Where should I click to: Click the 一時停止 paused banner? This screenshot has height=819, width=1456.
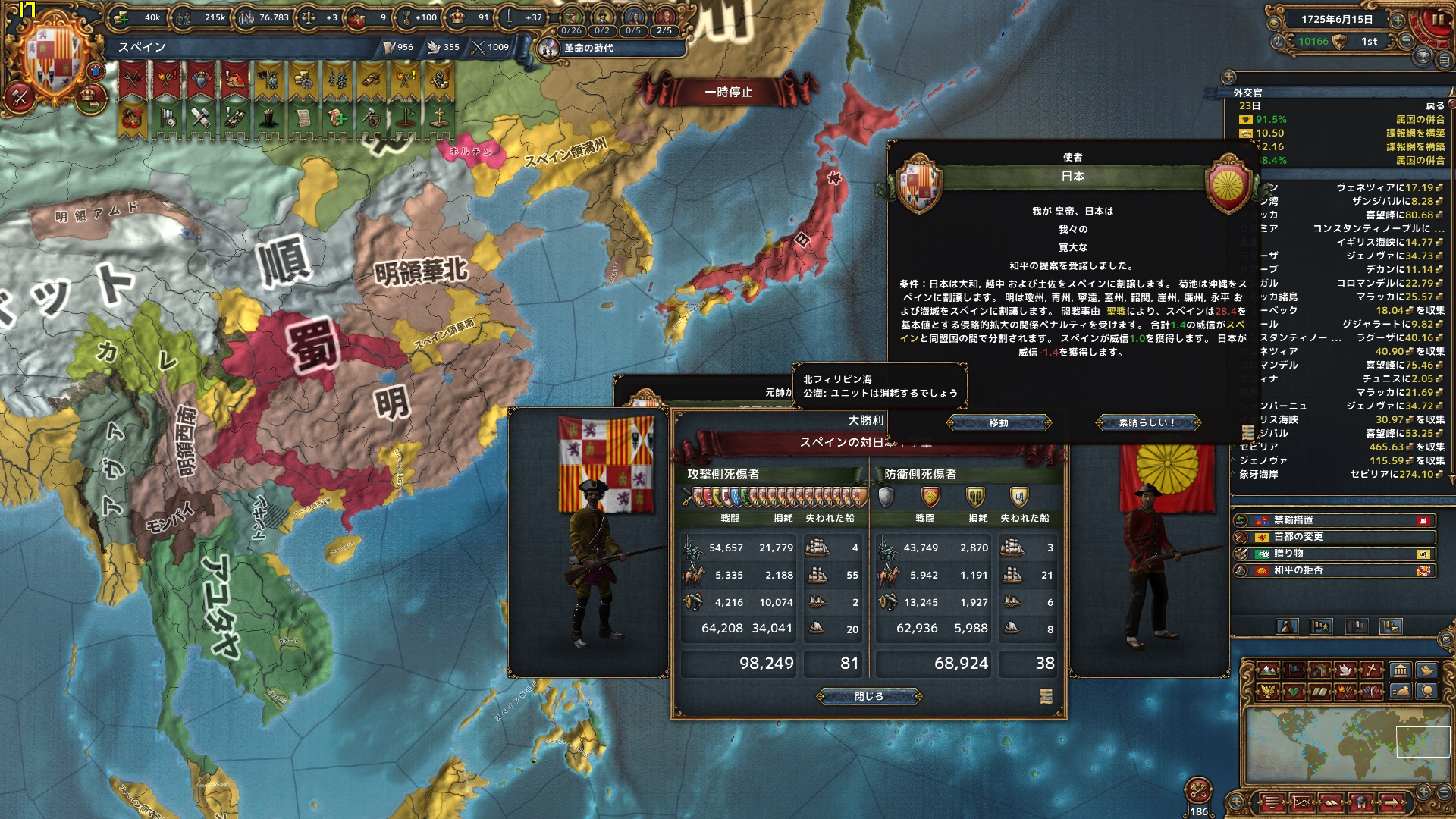729,93
